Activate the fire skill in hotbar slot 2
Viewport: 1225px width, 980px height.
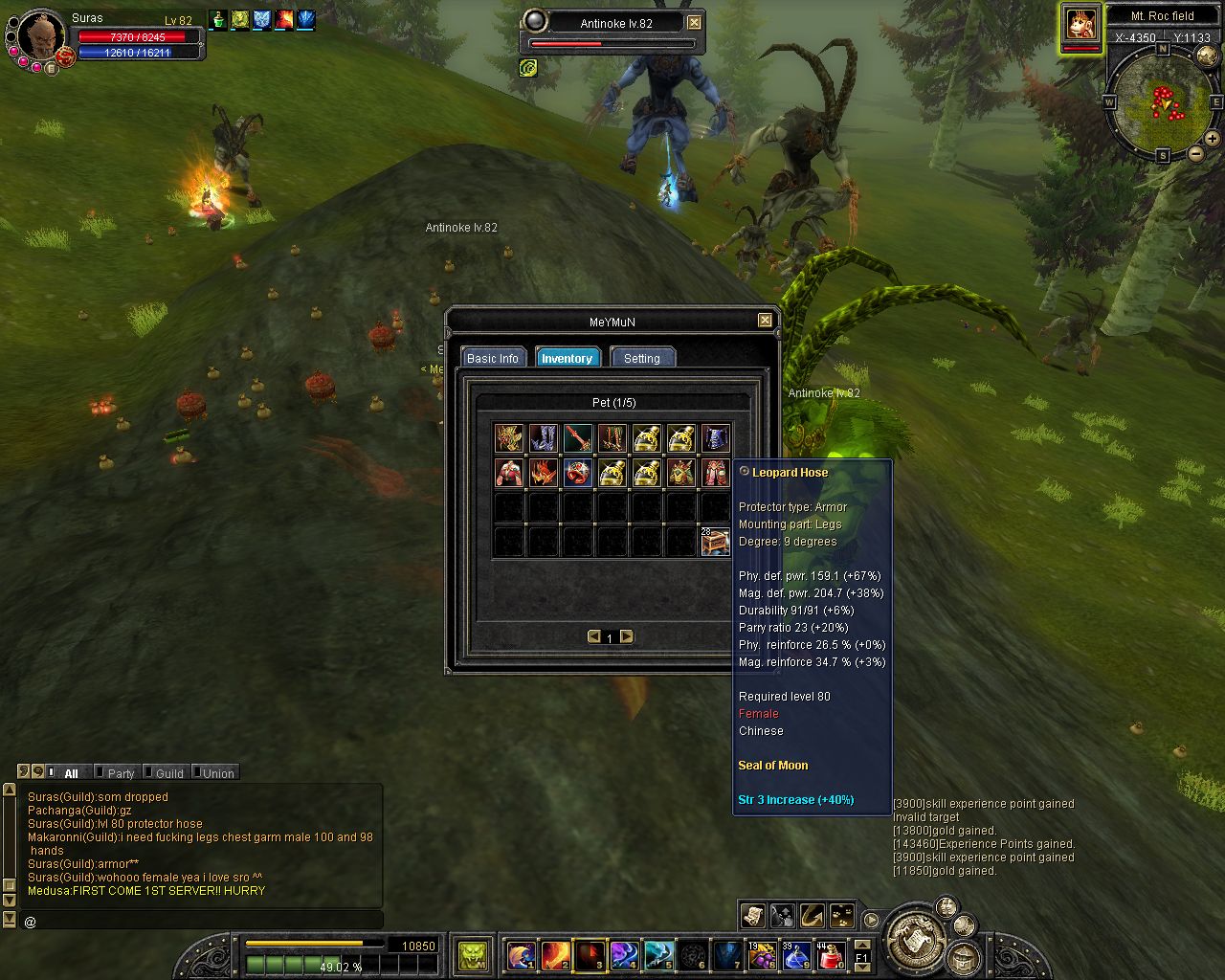(555, 954)
